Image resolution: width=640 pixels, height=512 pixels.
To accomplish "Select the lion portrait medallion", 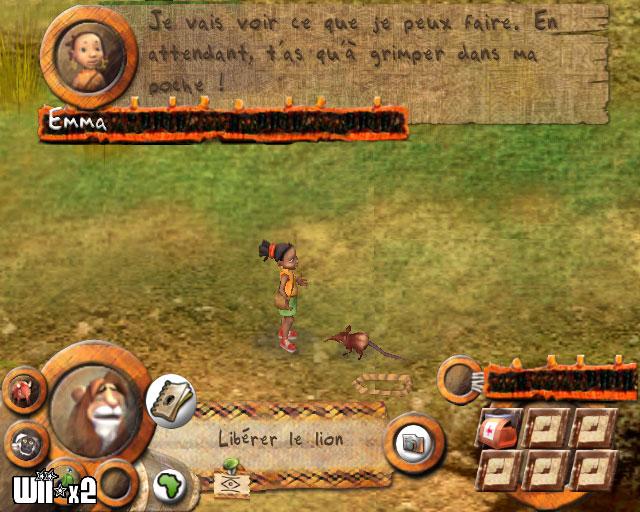I will click(x=97, y=403).
